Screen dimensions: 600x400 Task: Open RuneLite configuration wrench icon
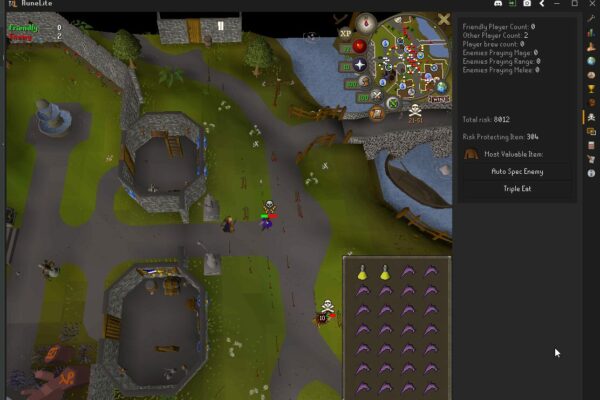pyautogui.click(x=591, y=19)
